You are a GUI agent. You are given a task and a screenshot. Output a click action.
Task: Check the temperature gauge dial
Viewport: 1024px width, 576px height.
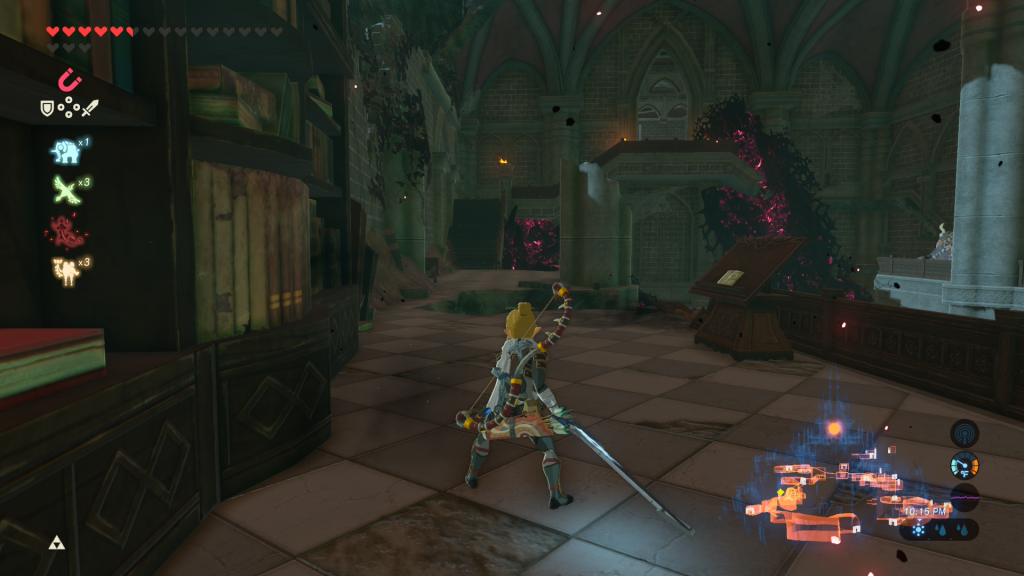coord(964,465)
